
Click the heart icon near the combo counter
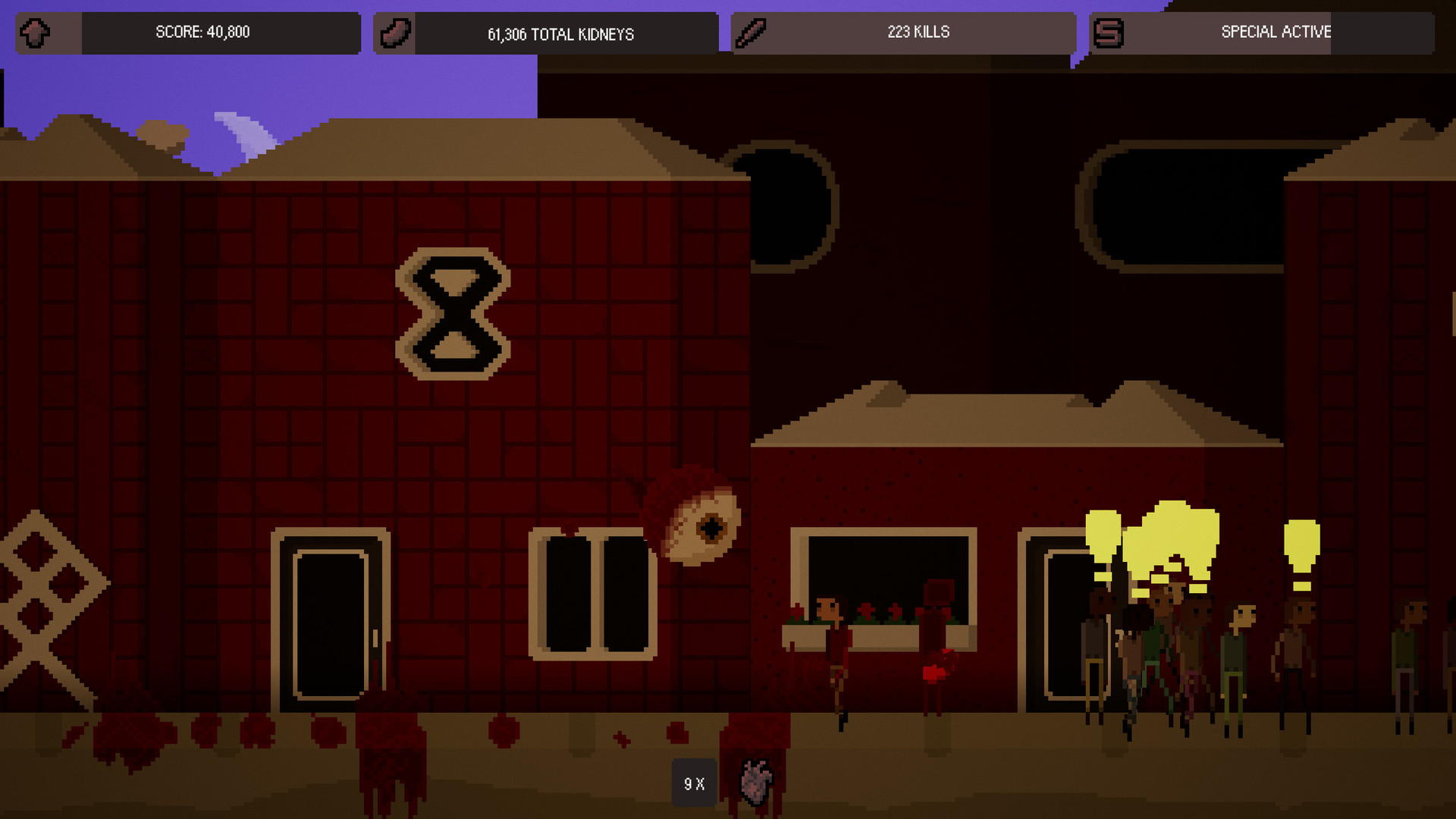[x=755, y=783]
